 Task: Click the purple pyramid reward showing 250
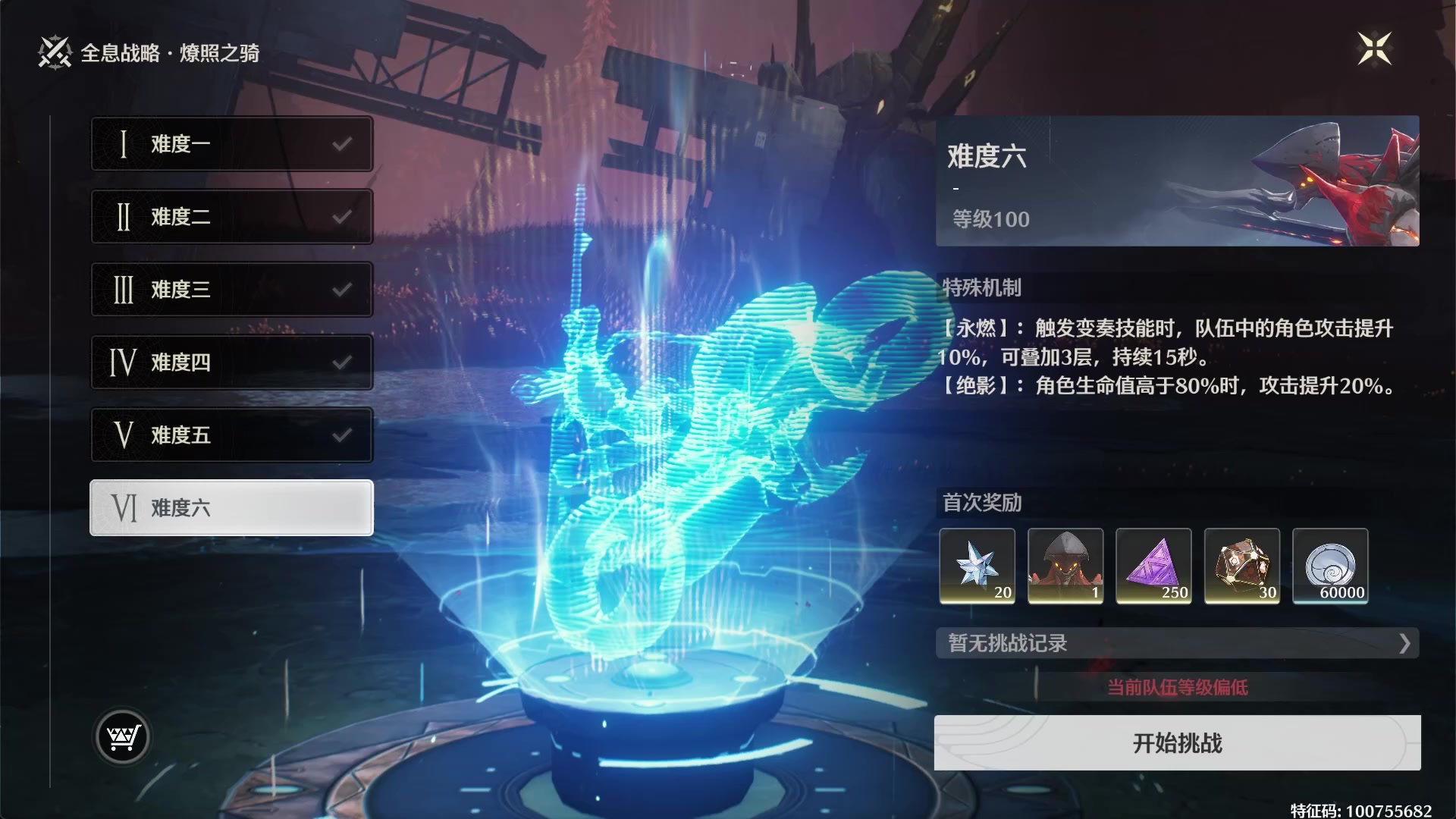click(1154, 566)
